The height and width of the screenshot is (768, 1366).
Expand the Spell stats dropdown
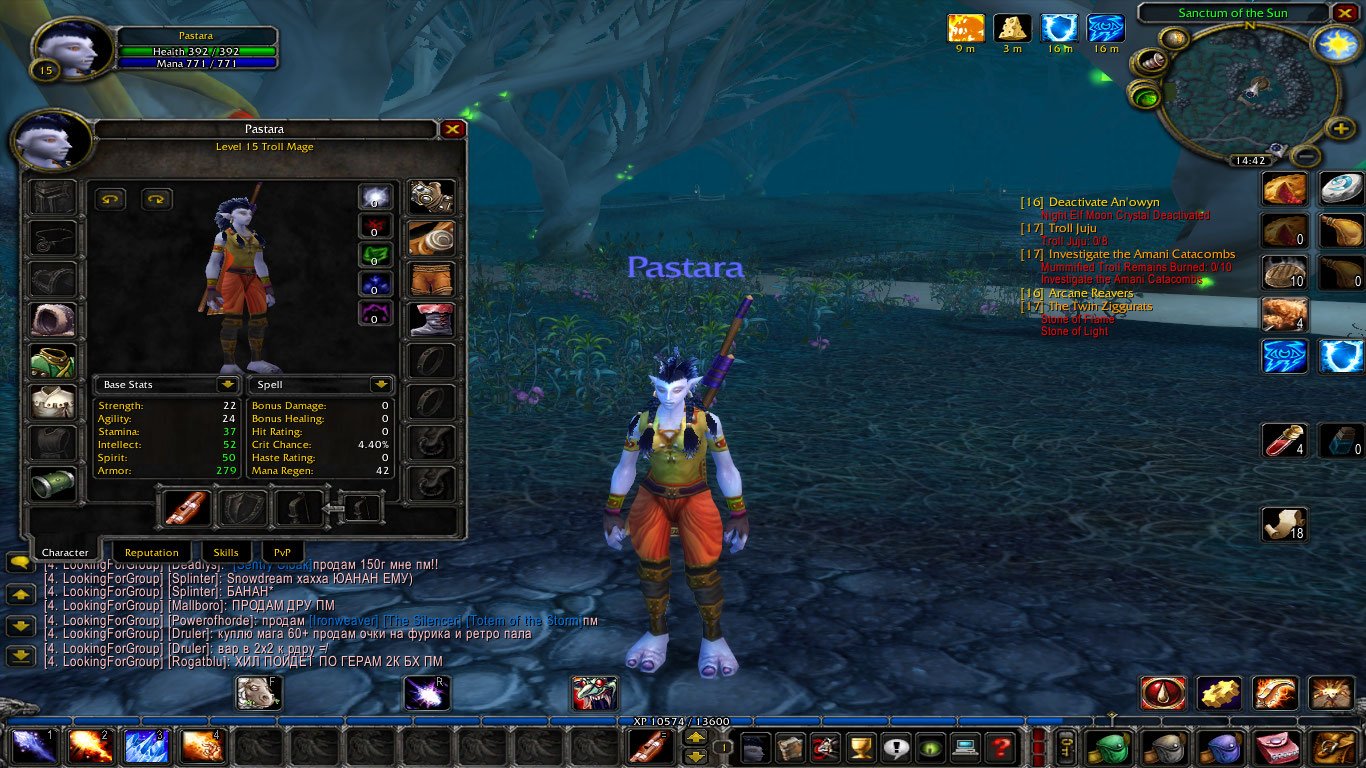click(x=380, y=385)
